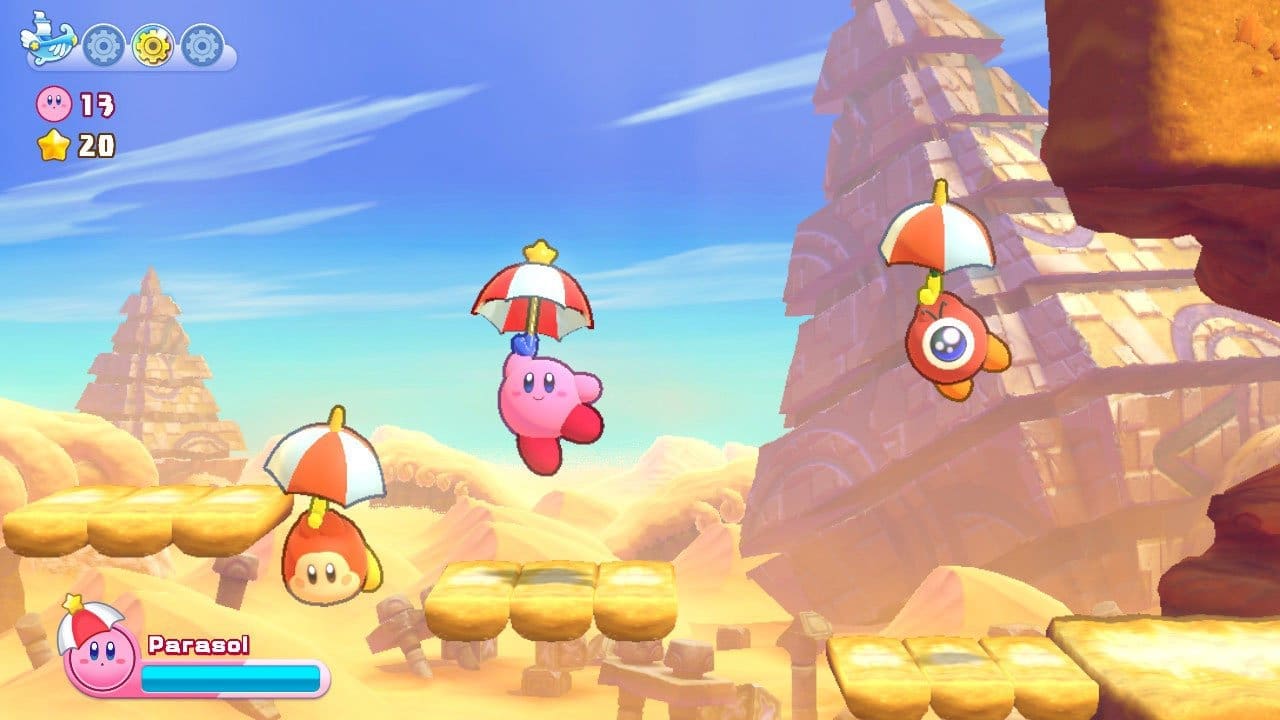Click the red-and-white parasol Kirby holds

point(535,300)
